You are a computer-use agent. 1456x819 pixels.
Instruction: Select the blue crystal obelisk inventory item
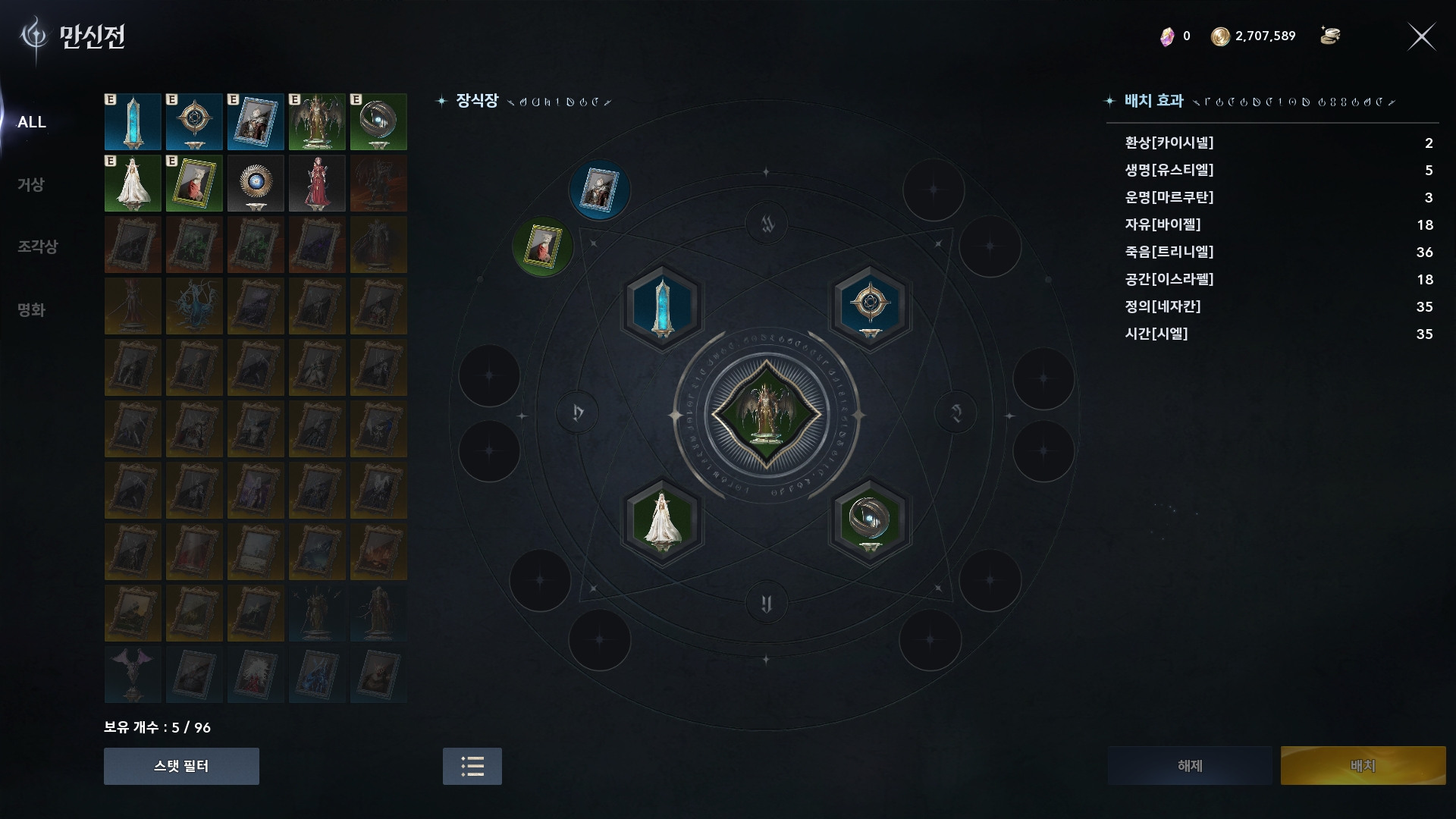[x=133, y=122]
